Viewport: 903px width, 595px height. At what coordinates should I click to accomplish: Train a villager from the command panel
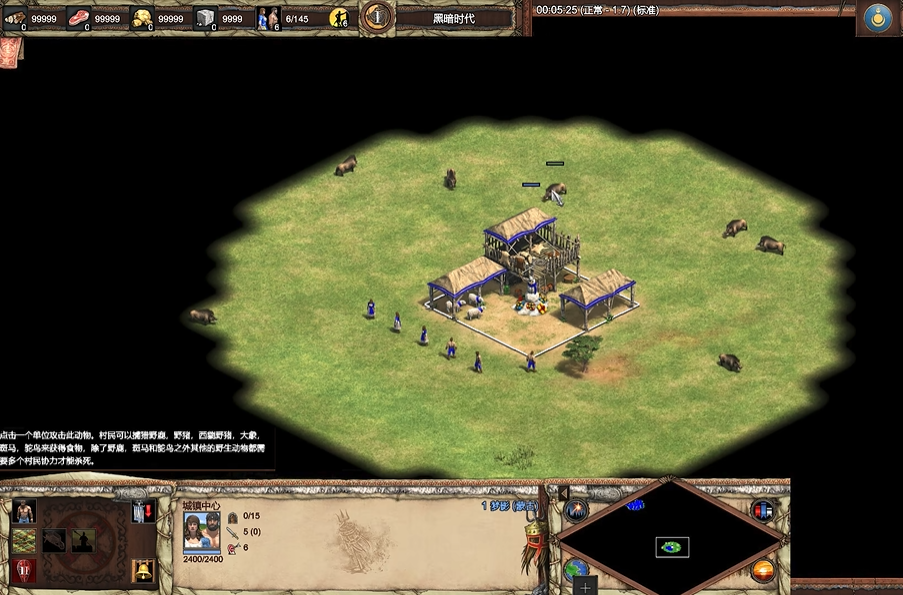(24, 512)
